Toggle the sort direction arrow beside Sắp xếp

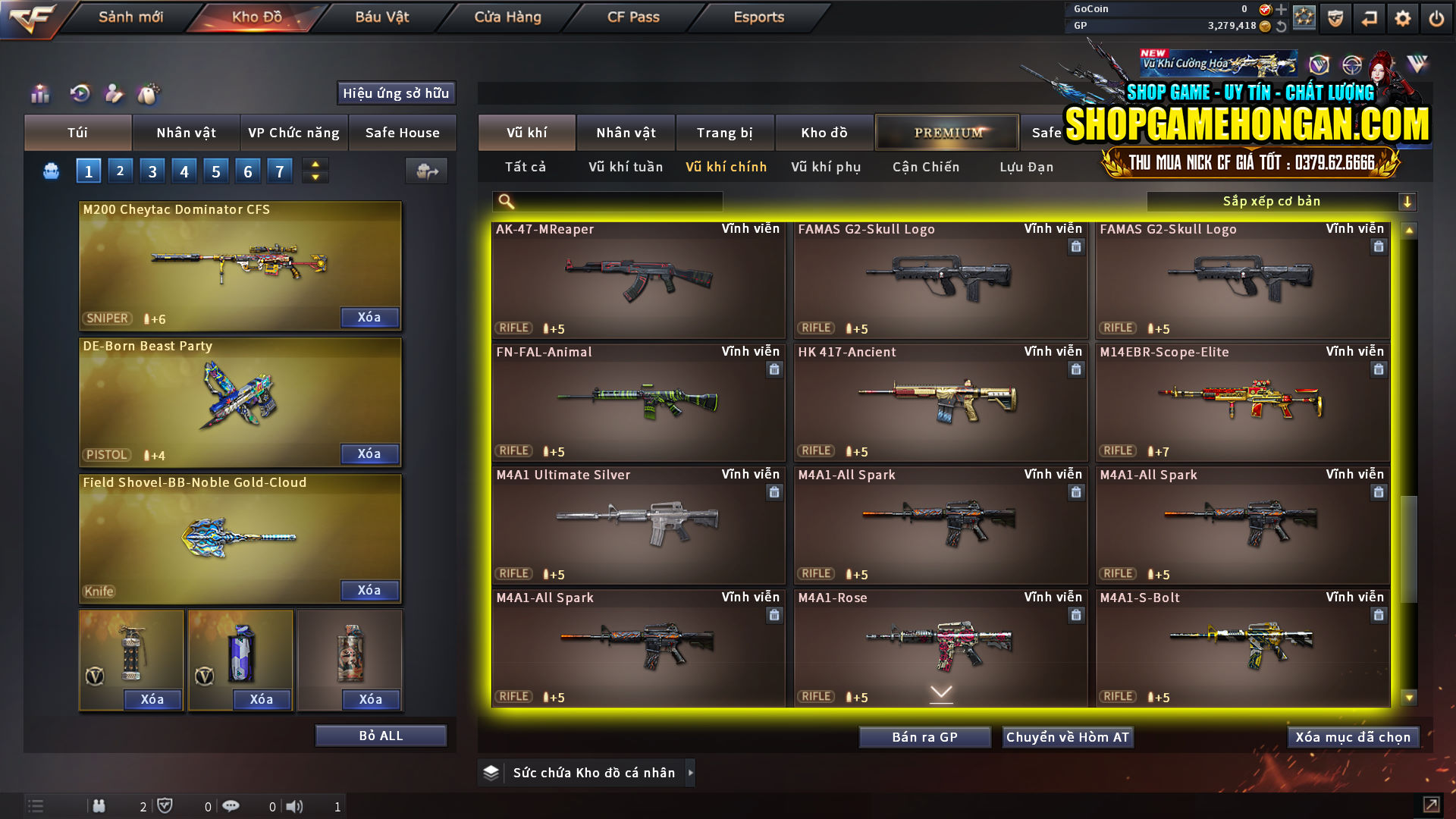pyautogui.click(x=1408, y=201)
